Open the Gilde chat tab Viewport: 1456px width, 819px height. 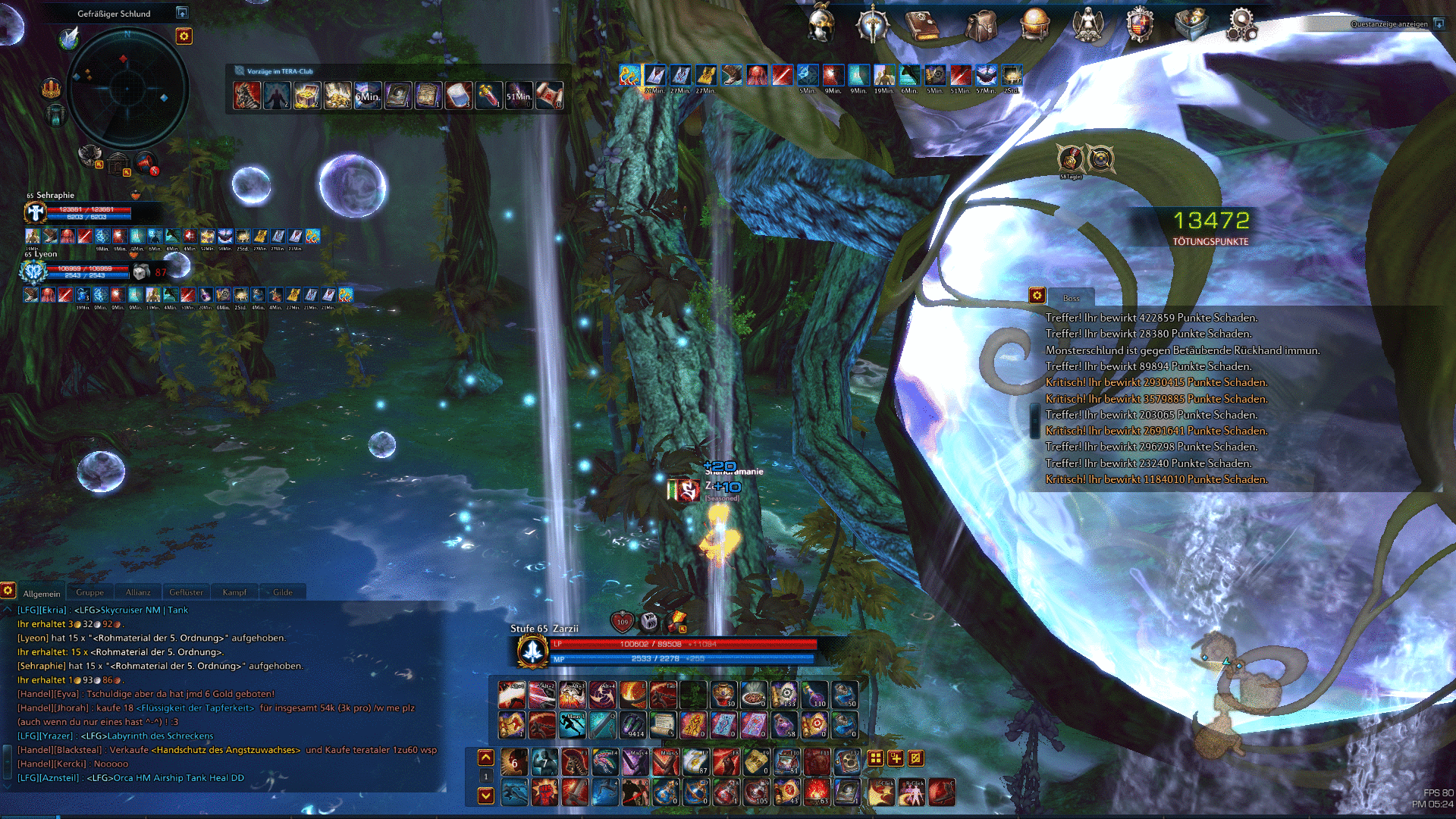click(283, 592)
